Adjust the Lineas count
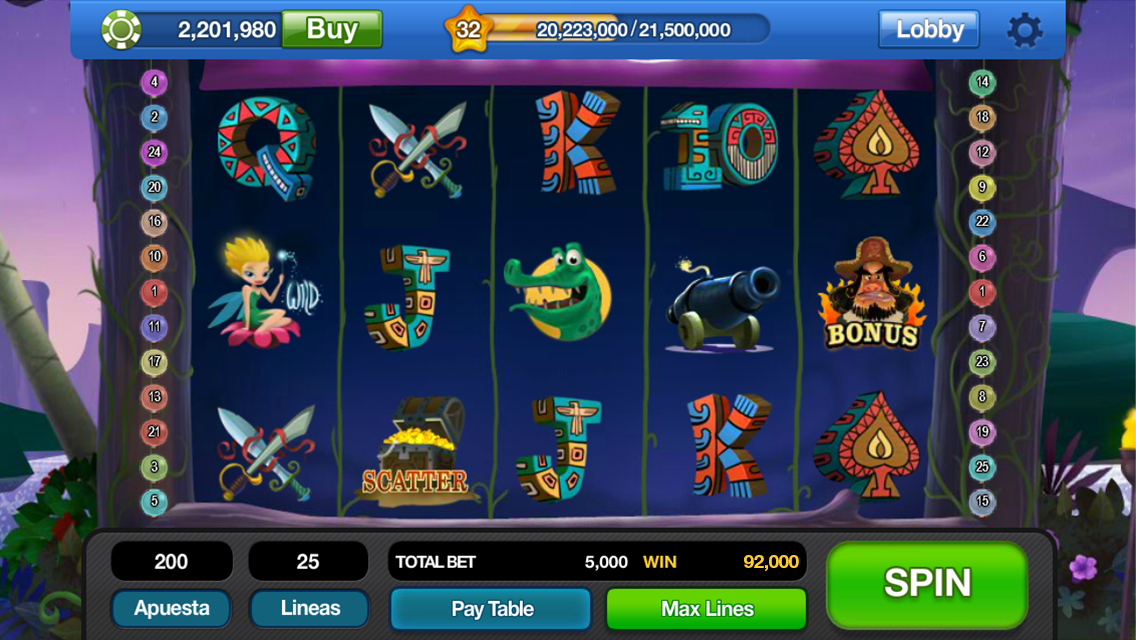 309,608
